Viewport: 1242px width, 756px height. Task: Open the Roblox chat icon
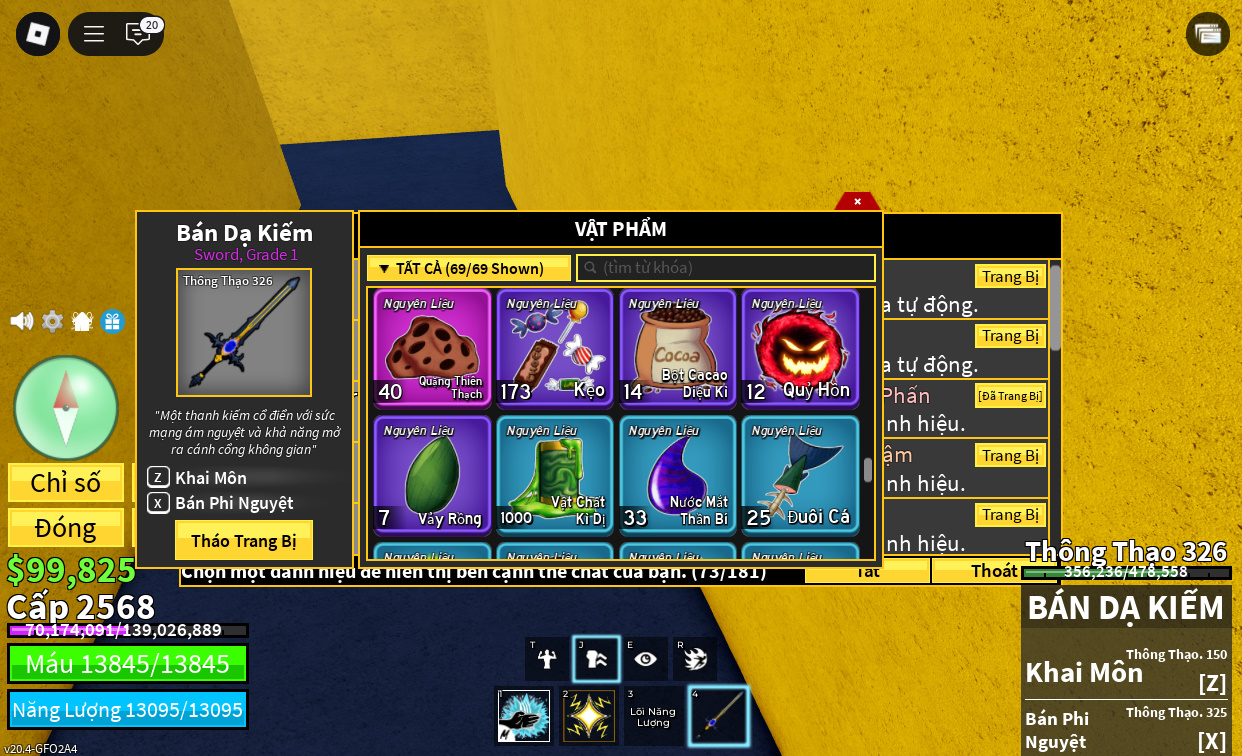click(138, 34)
